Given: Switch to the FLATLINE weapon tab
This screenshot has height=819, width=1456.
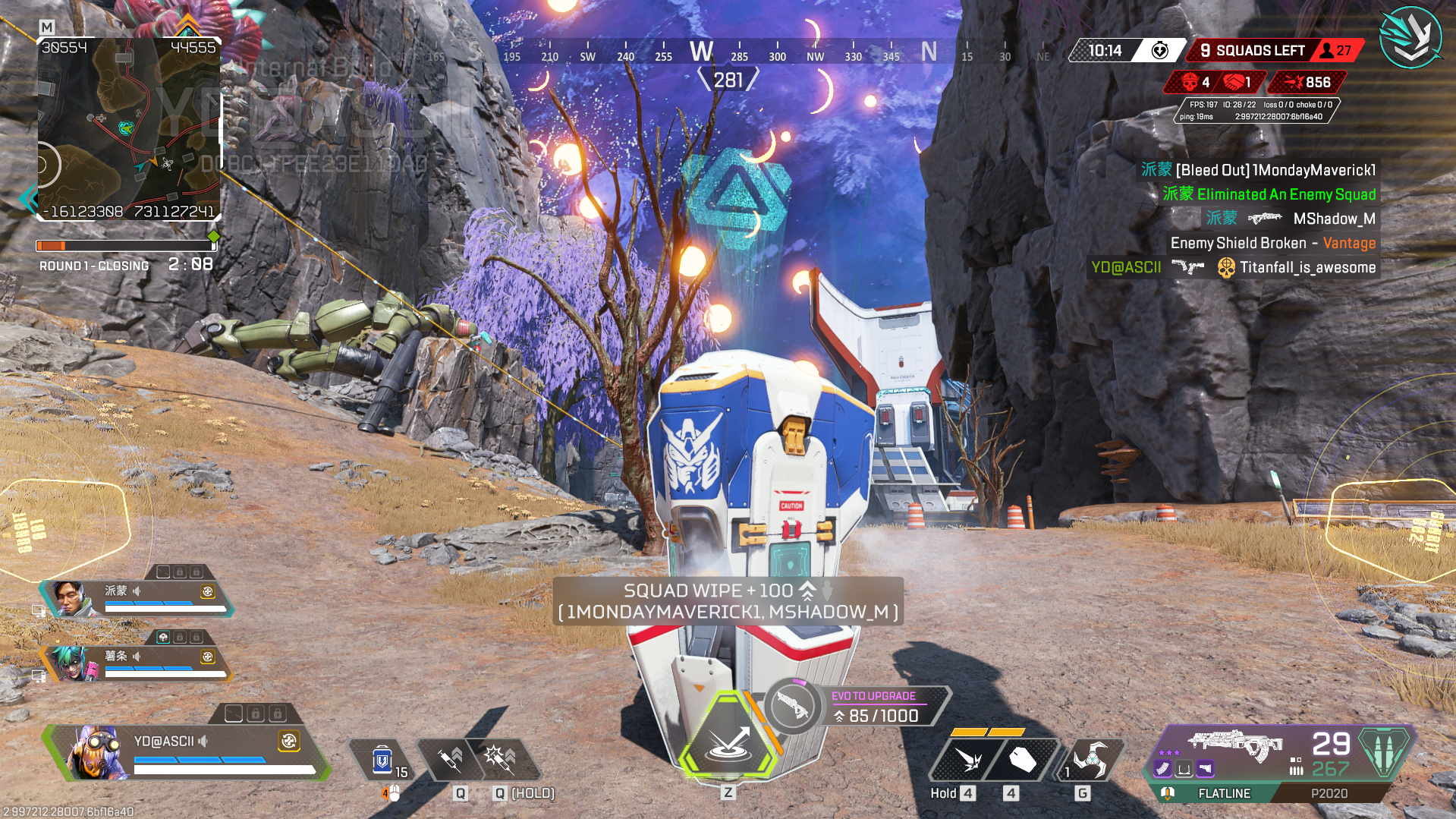Looking at the screenshot, I should 1223,793.
